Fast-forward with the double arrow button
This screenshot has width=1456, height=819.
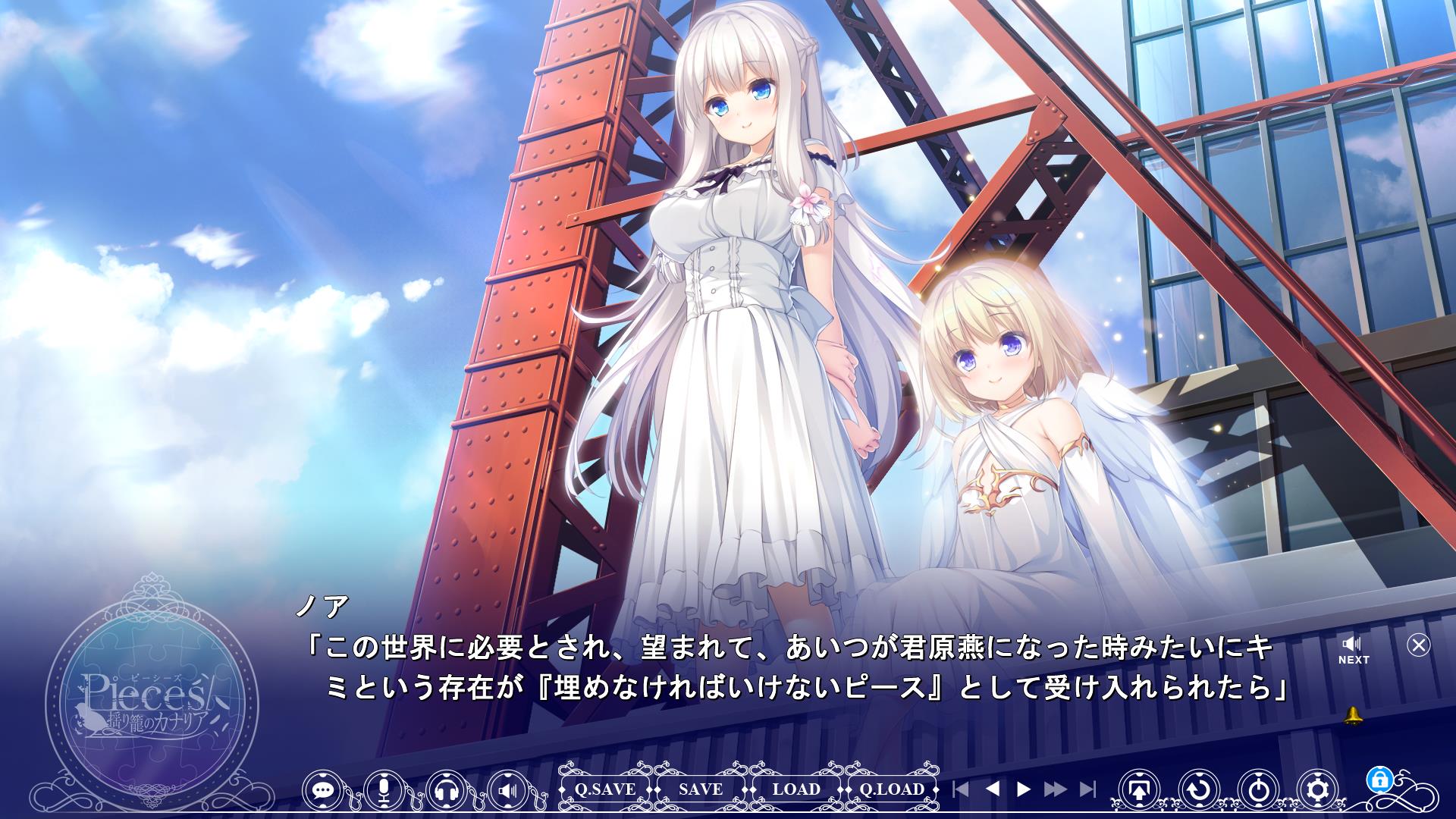pos(1055,789)
